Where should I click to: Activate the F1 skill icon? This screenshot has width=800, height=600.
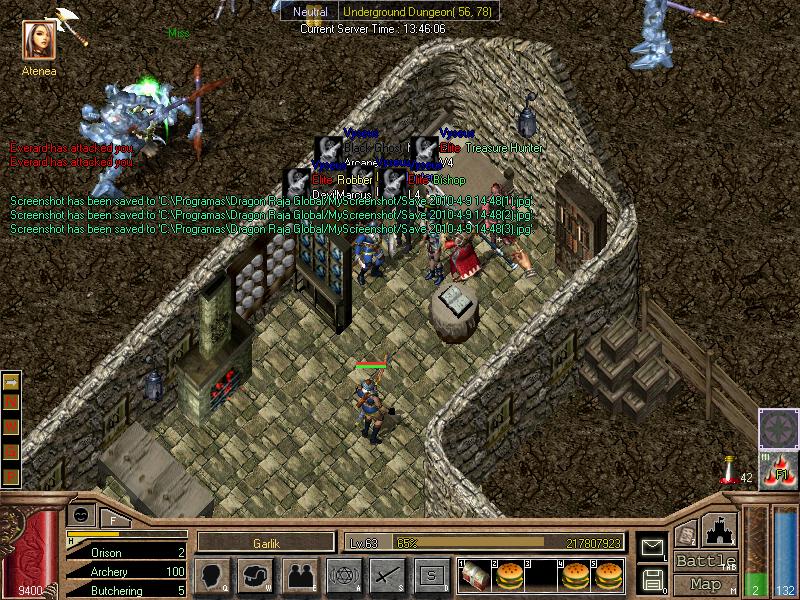(x=779, y=472)
